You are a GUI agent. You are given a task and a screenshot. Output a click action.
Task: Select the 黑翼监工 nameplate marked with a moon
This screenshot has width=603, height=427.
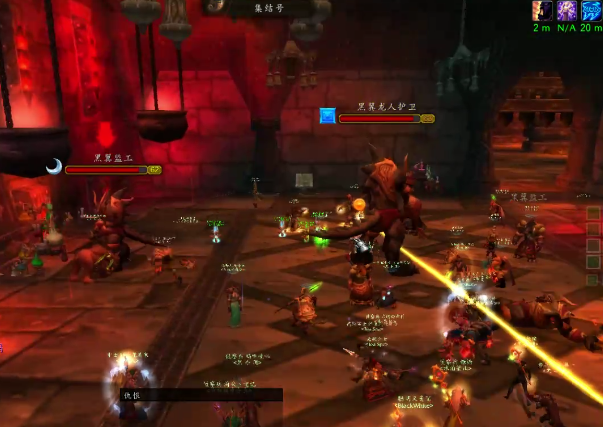coord(112,169)
